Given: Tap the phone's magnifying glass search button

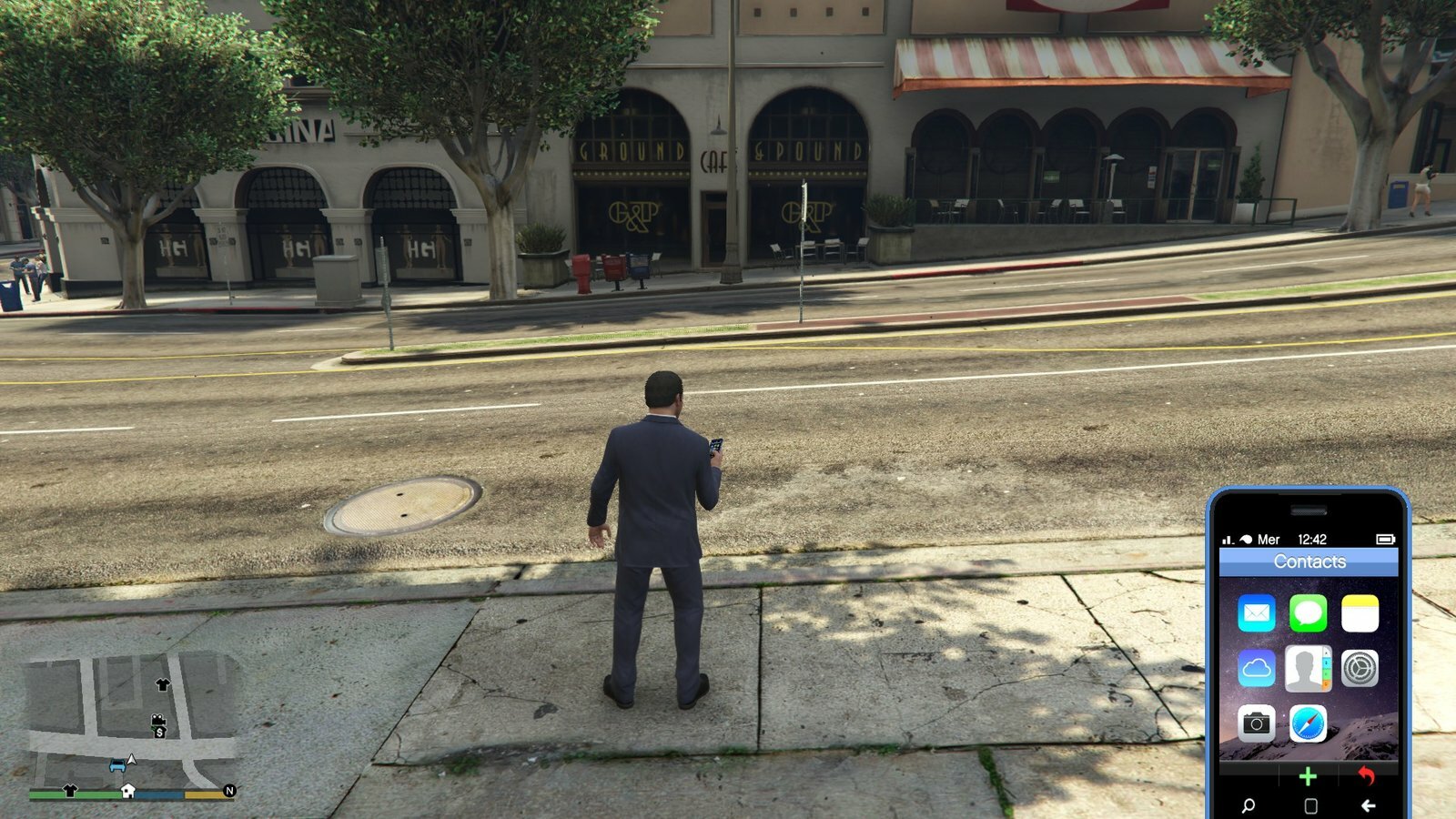Looking at the screenshot, I should (x=1249, y=805).
